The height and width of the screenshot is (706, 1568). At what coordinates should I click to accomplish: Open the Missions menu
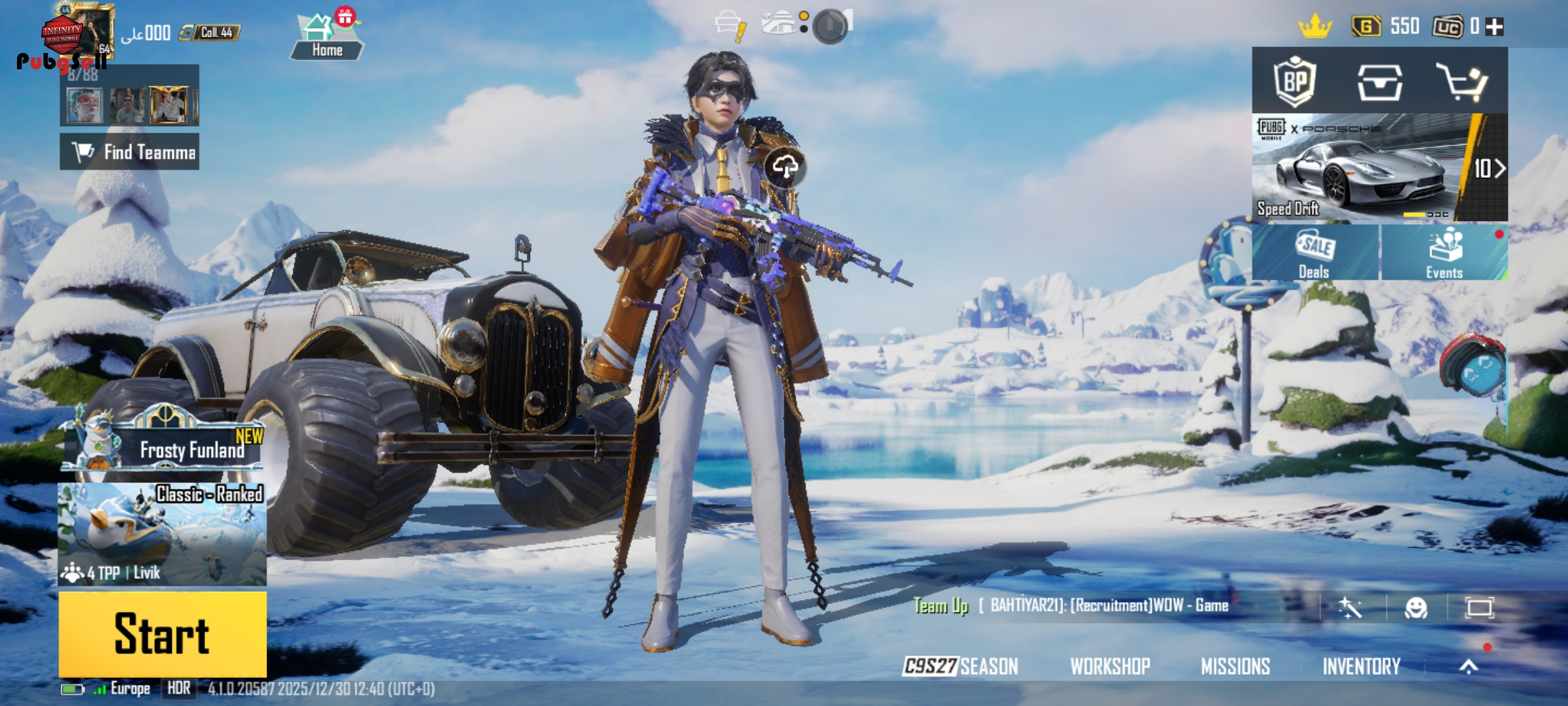(x=1235, y=666)
